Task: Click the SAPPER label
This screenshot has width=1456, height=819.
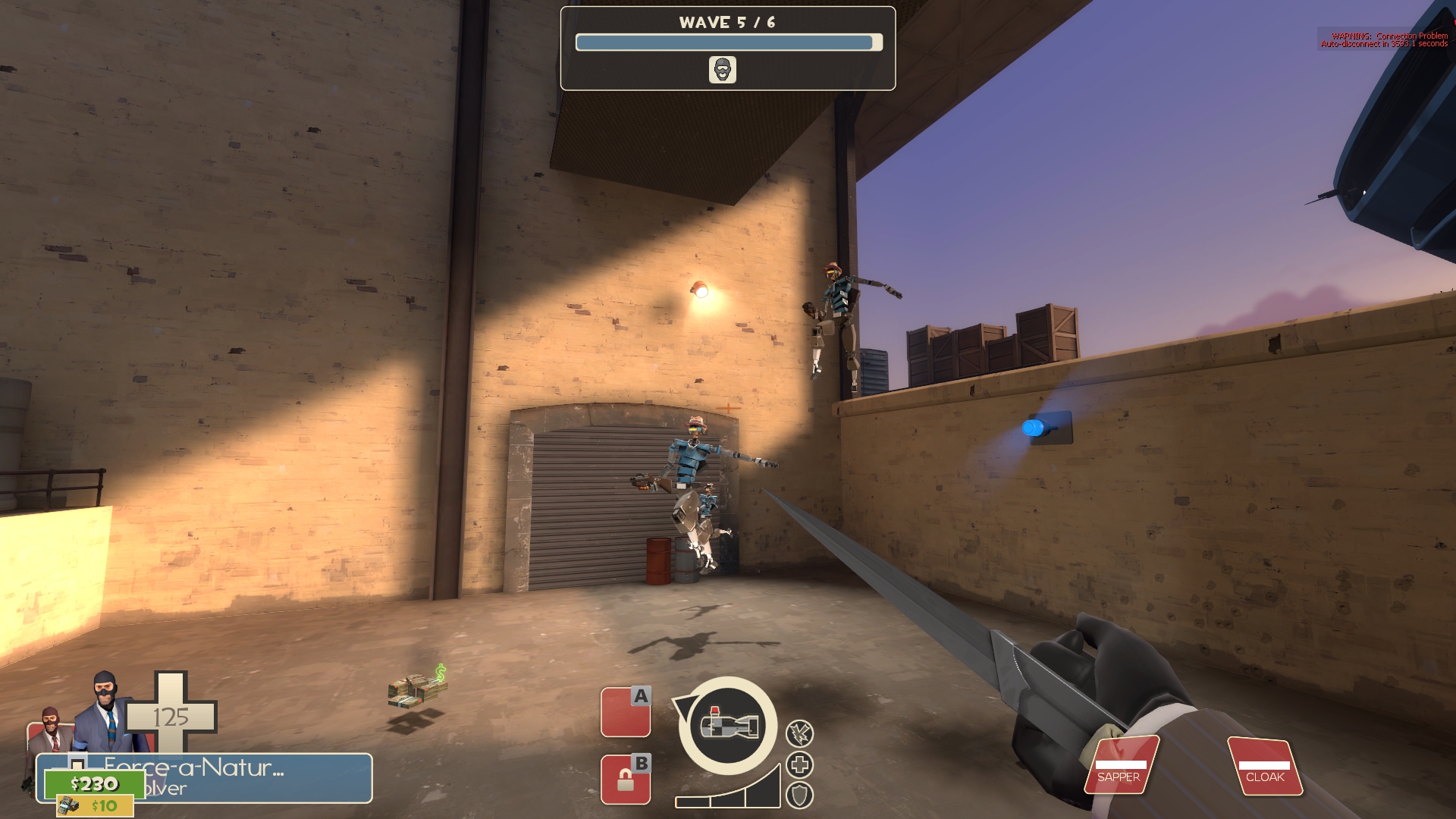Action: 1118,777
